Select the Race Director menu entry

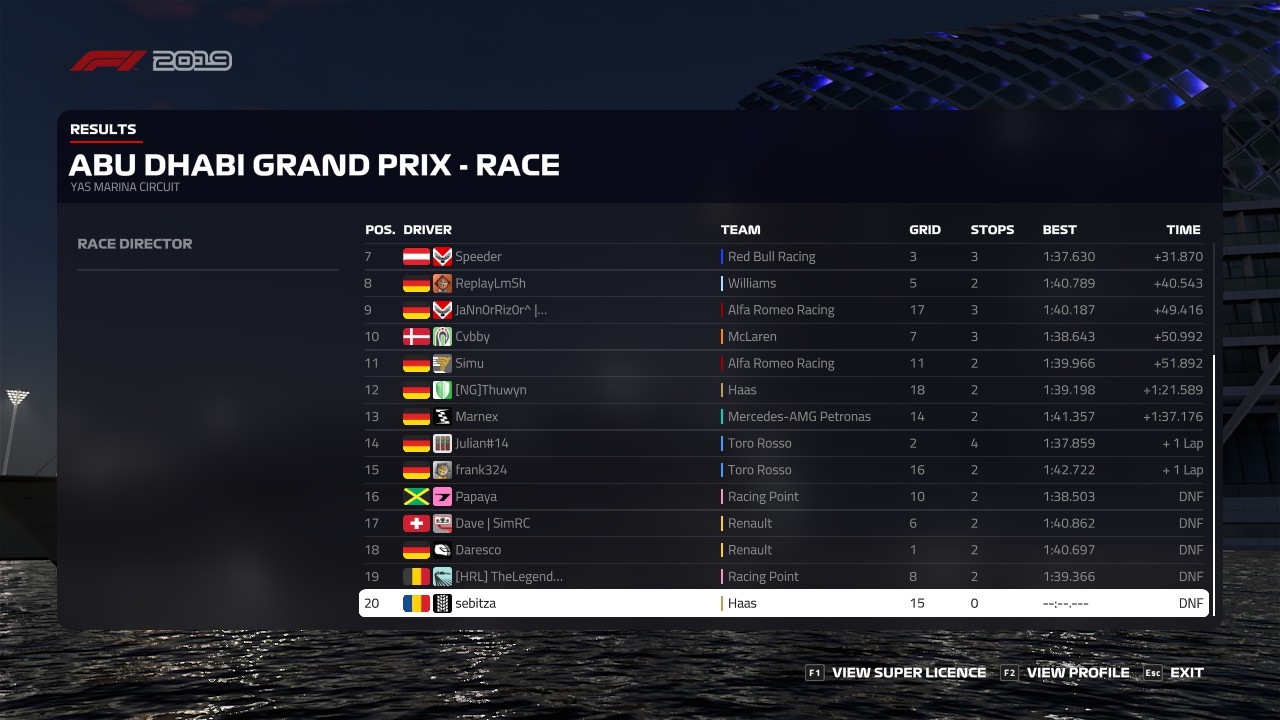coord(135,244)
